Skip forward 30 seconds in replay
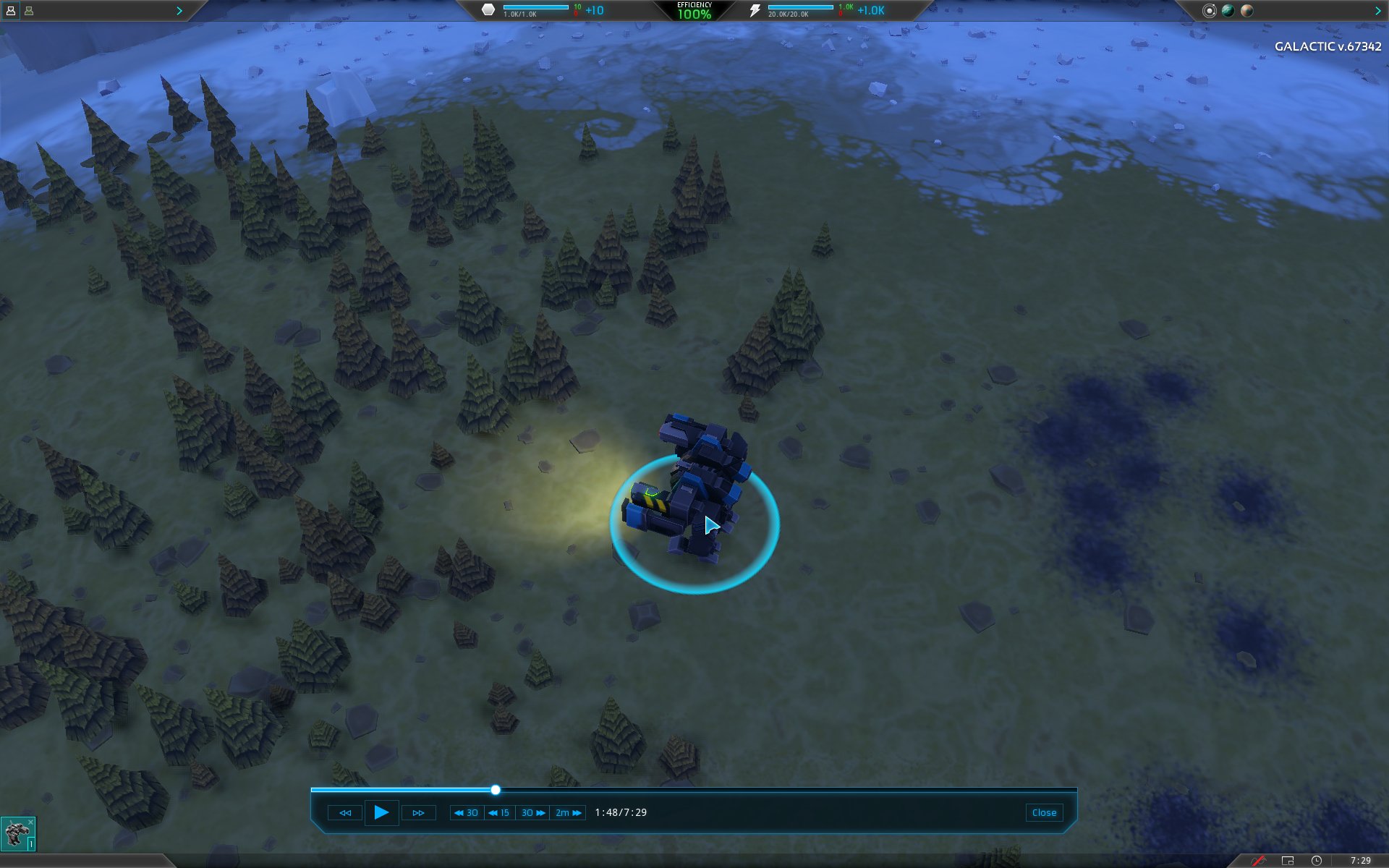Viewport: 1389px width, 868px height. [x=532, y=813]
